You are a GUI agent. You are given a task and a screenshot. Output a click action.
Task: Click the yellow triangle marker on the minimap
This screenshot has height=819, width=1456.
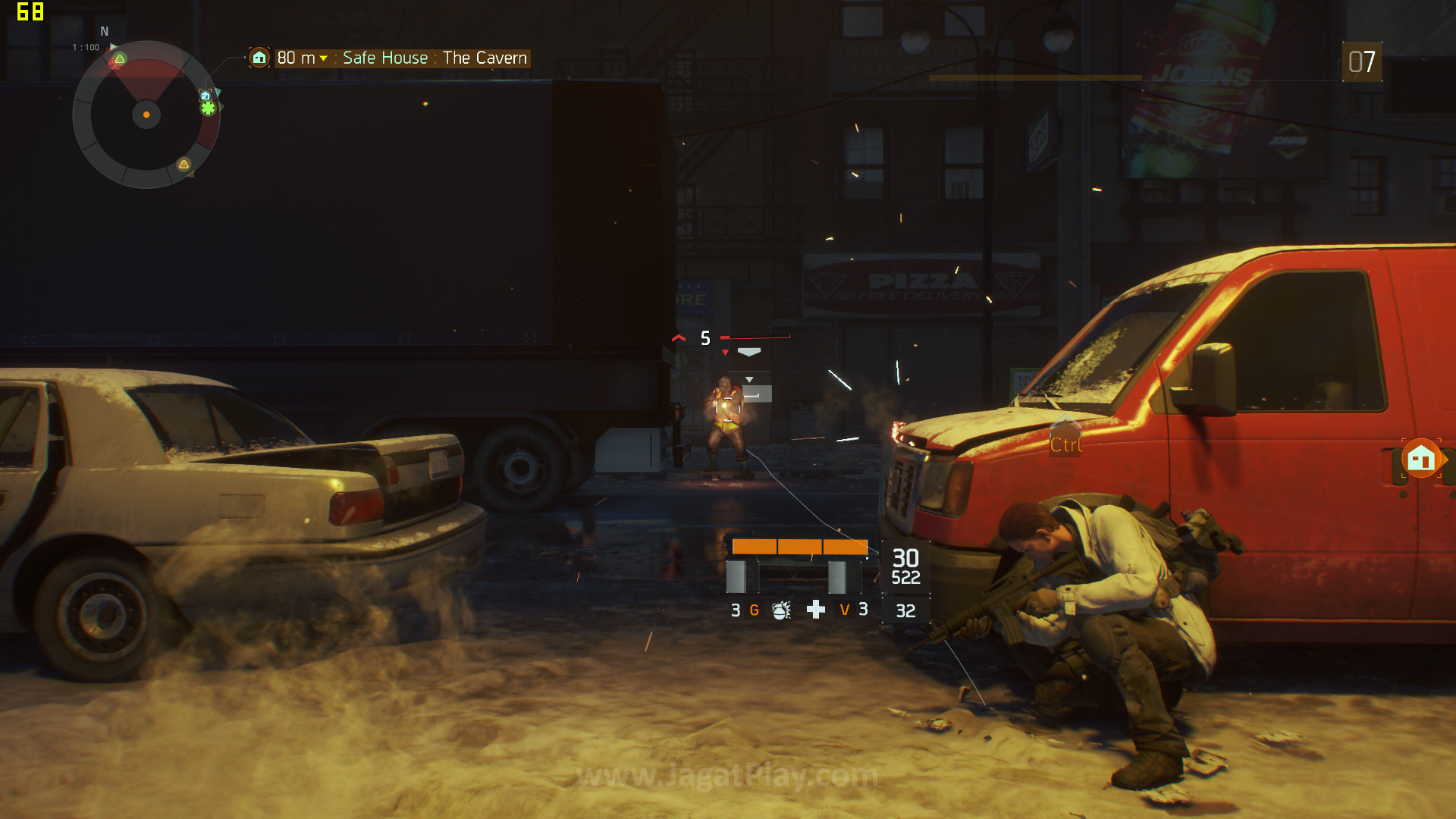tap(184, 164)
